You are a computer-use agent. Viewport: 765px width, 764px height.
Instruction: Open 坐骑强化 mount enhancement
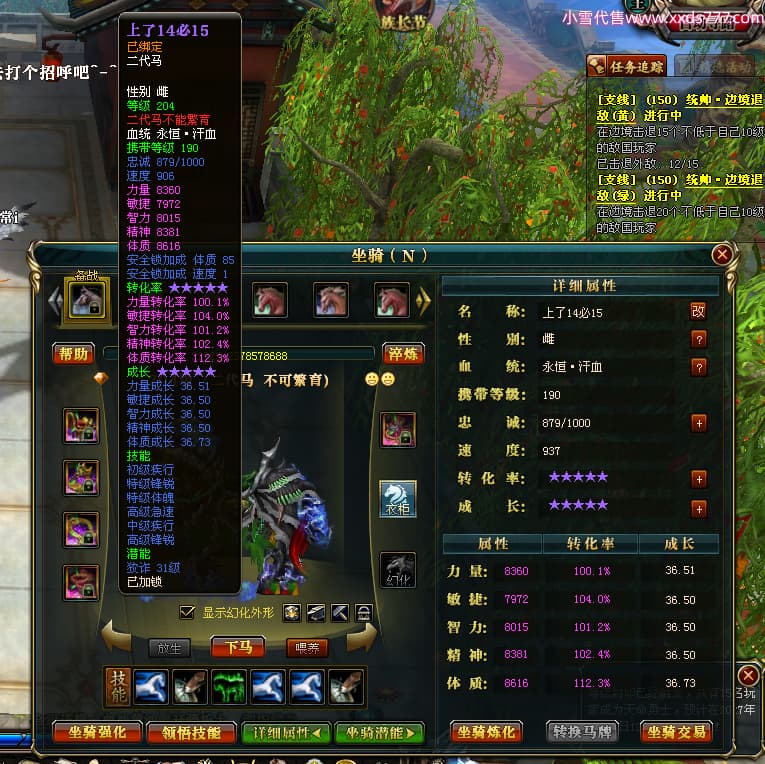point(97,732)
